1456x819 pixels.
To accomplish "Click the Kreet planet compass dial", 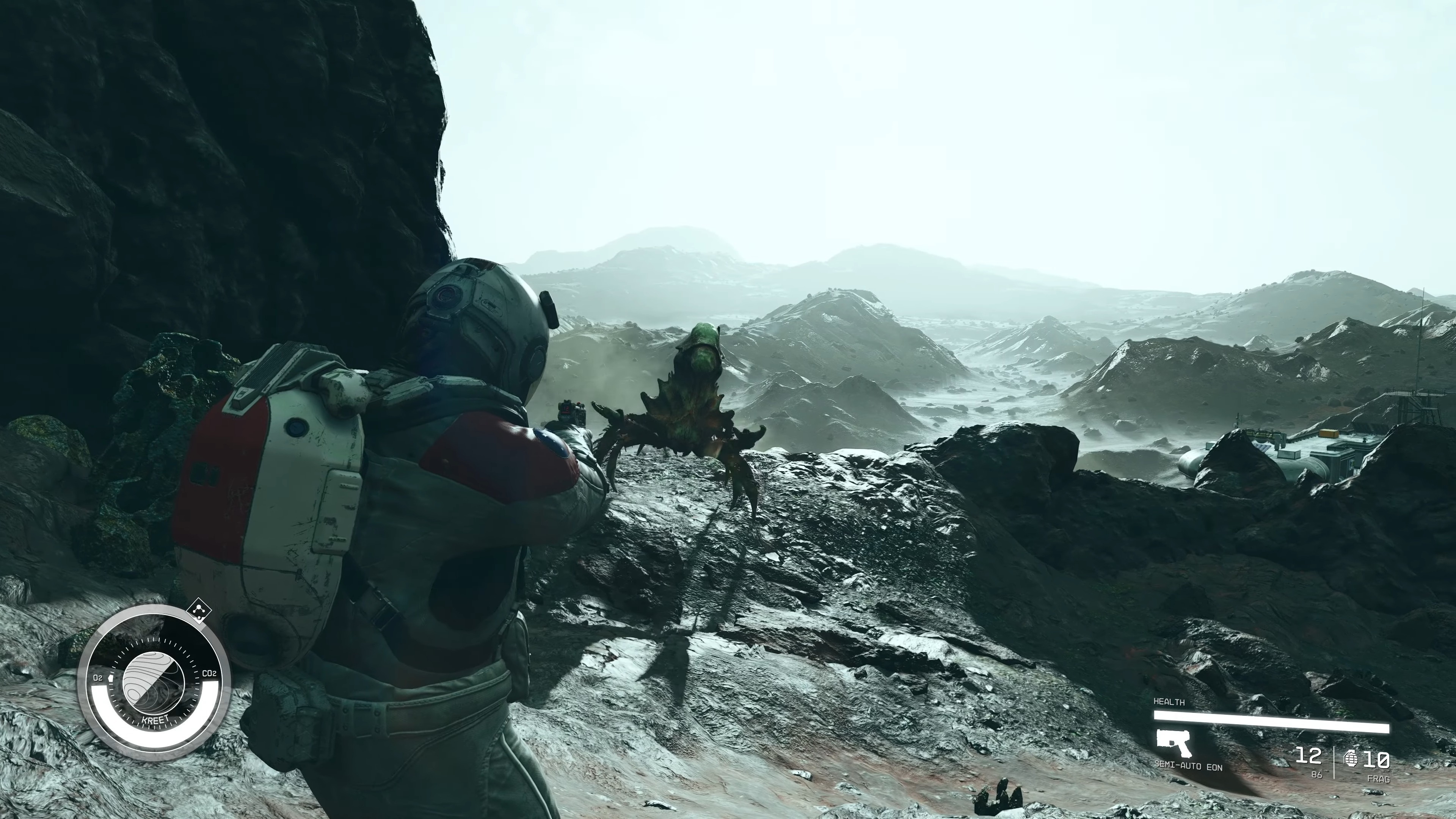I will pyautogui.click(x=153, y=682).
